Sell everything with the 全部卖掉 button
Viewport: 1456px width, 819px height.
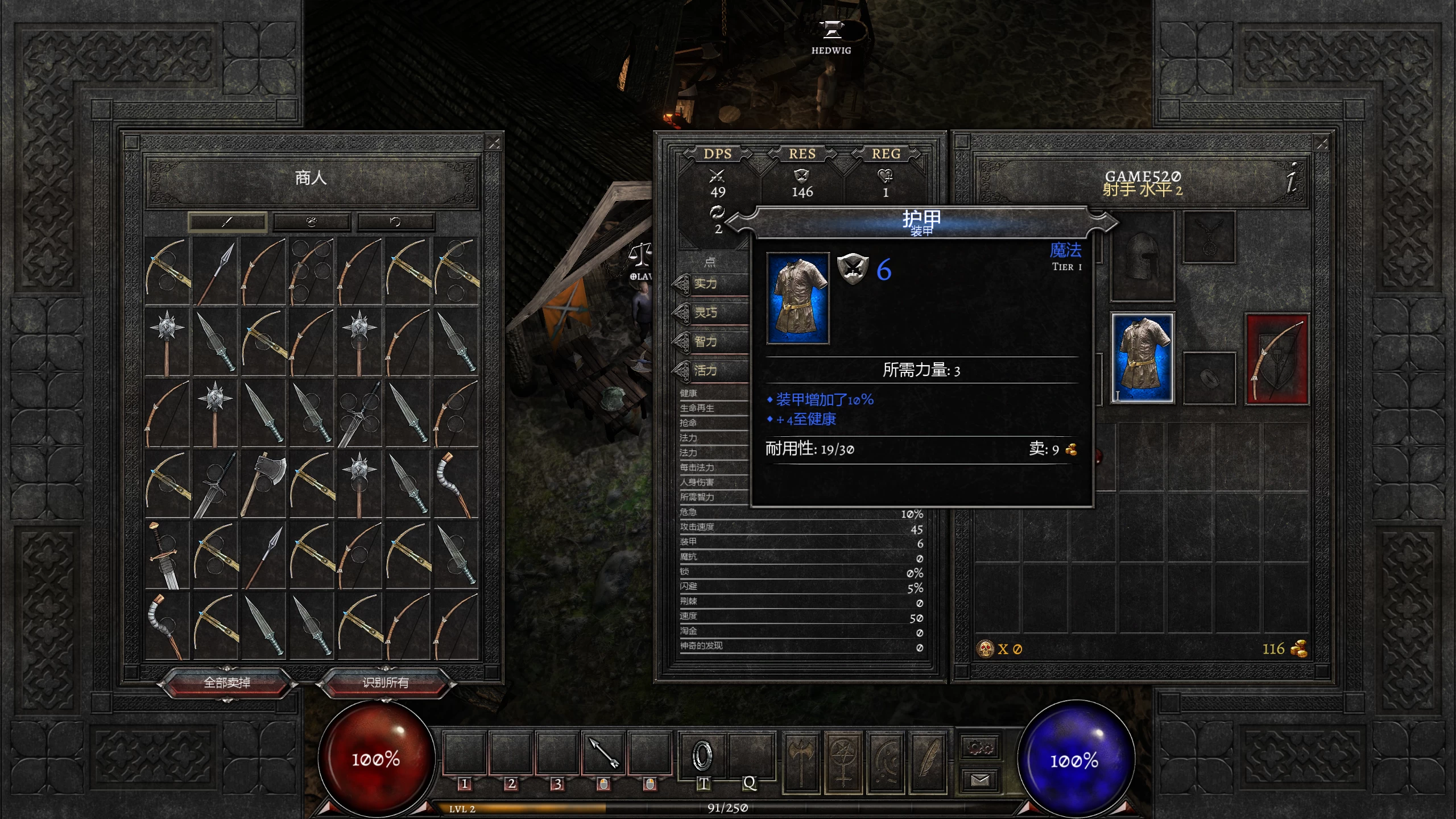227,682
